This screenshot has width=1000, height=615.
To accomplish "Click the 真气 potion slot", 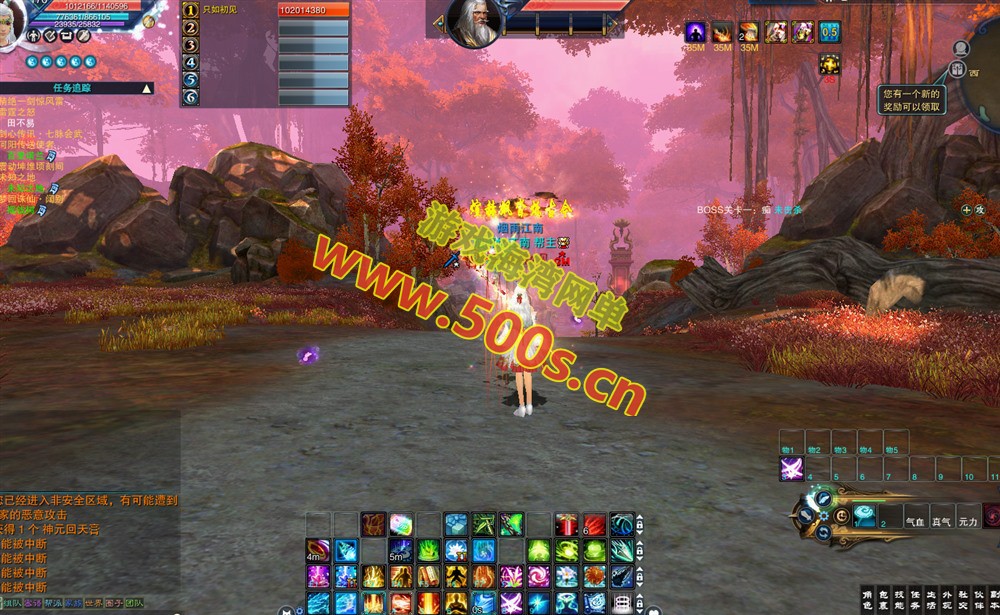I will (941, 520).
